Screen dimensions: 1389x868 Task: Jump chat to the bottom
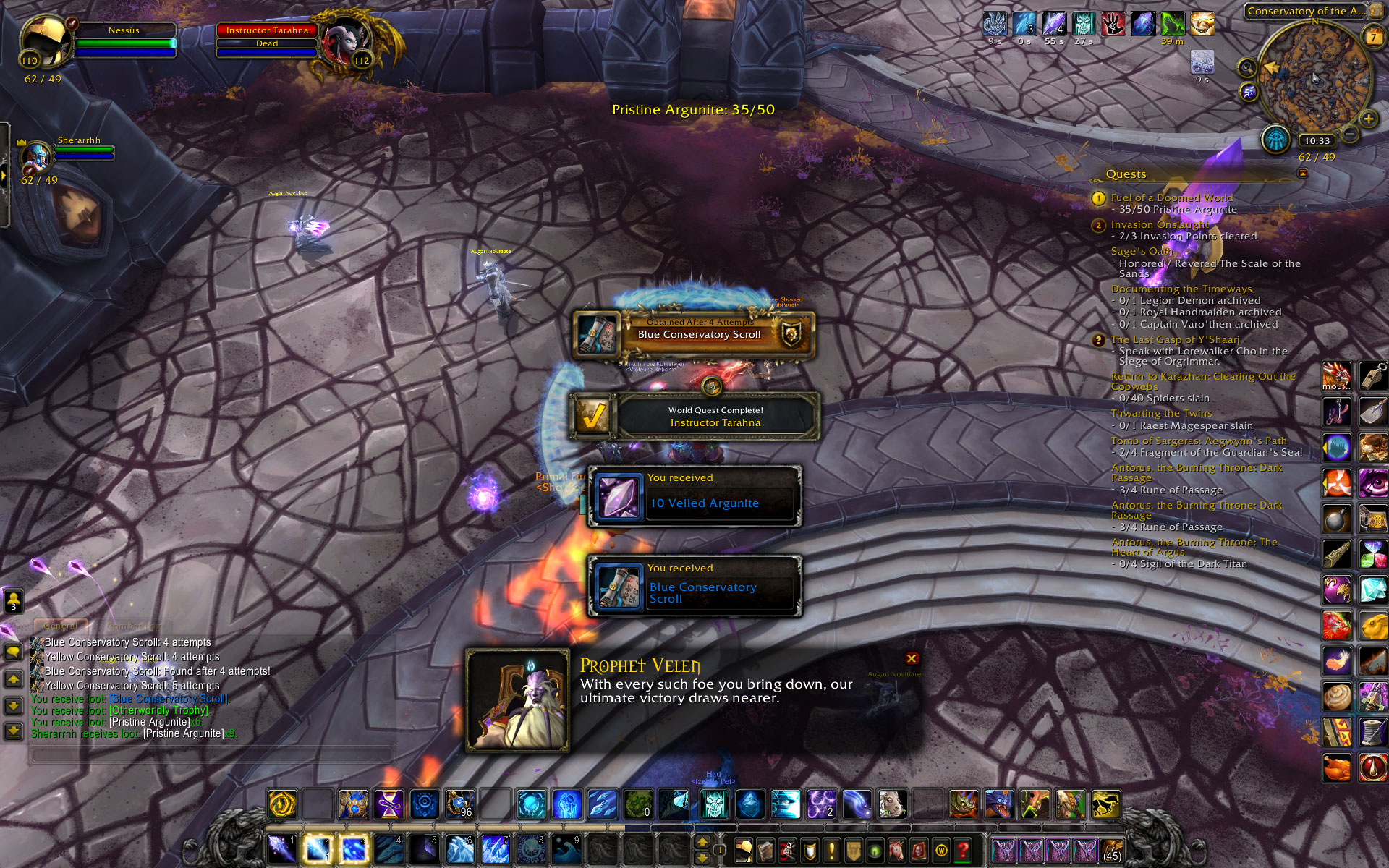tap(13, 731)
